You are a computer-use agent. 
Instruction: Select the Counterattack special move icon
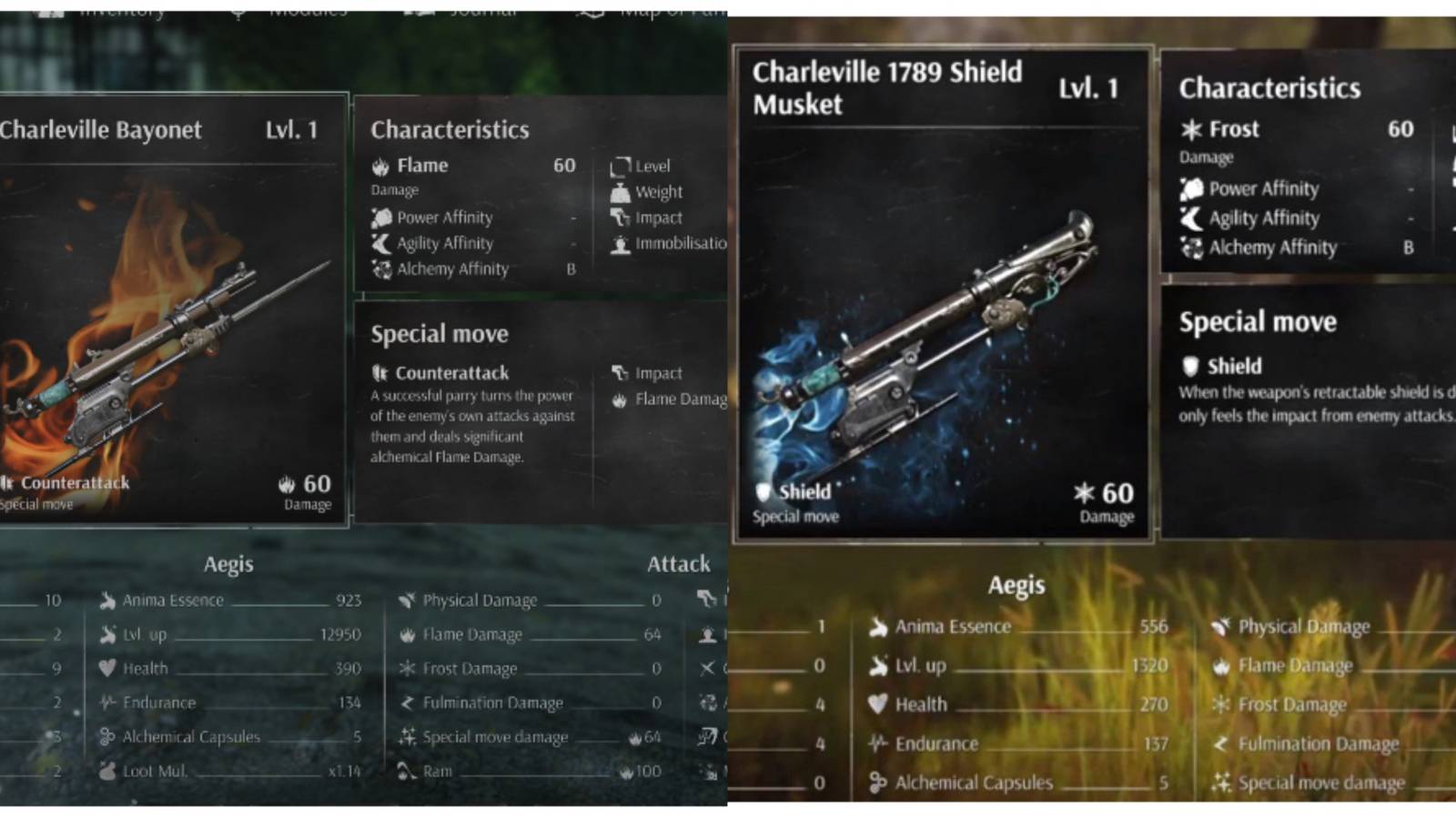coord(381,373)
